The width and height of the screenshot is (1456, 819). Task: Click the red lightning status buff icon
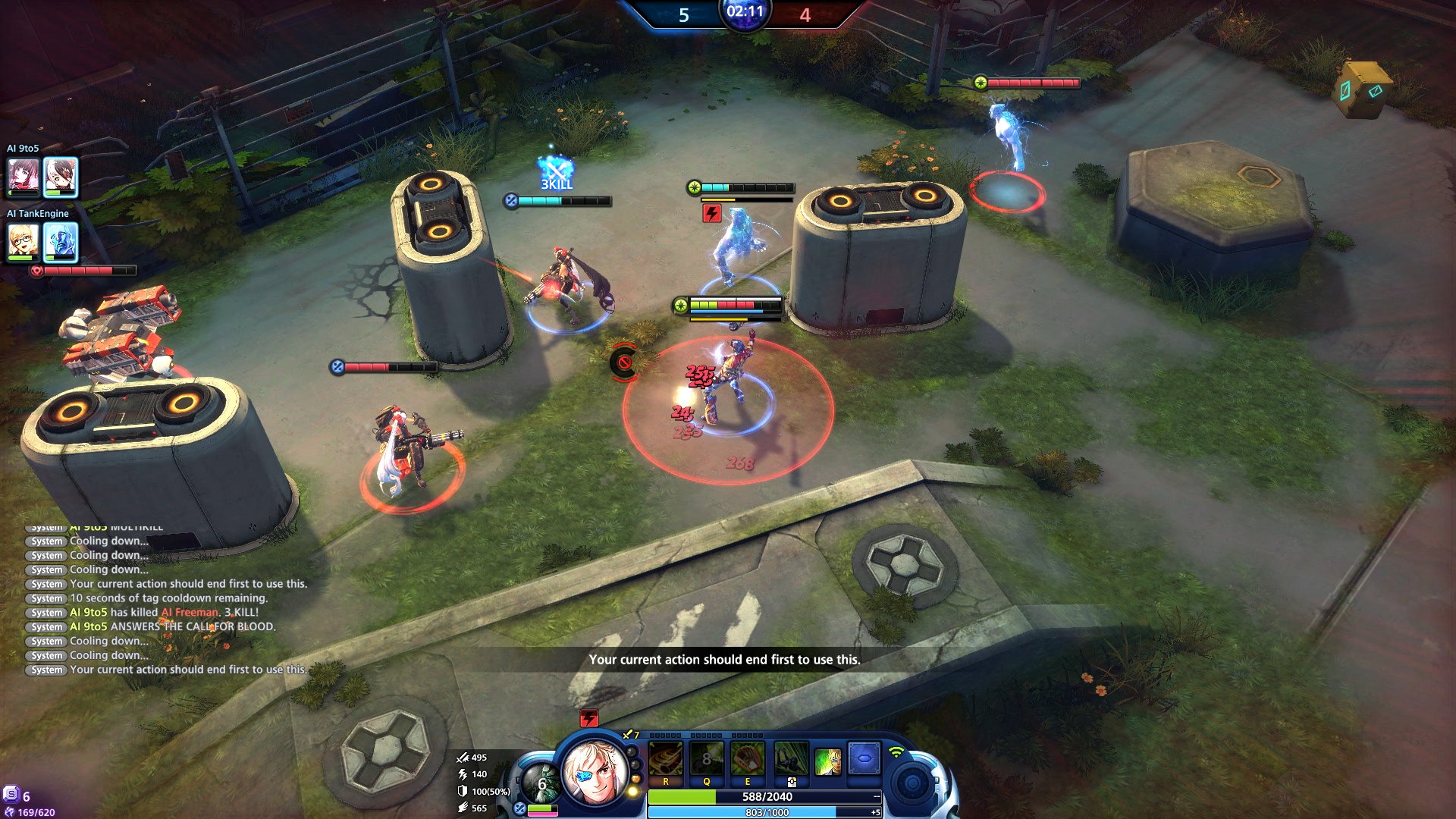point(588,718)
